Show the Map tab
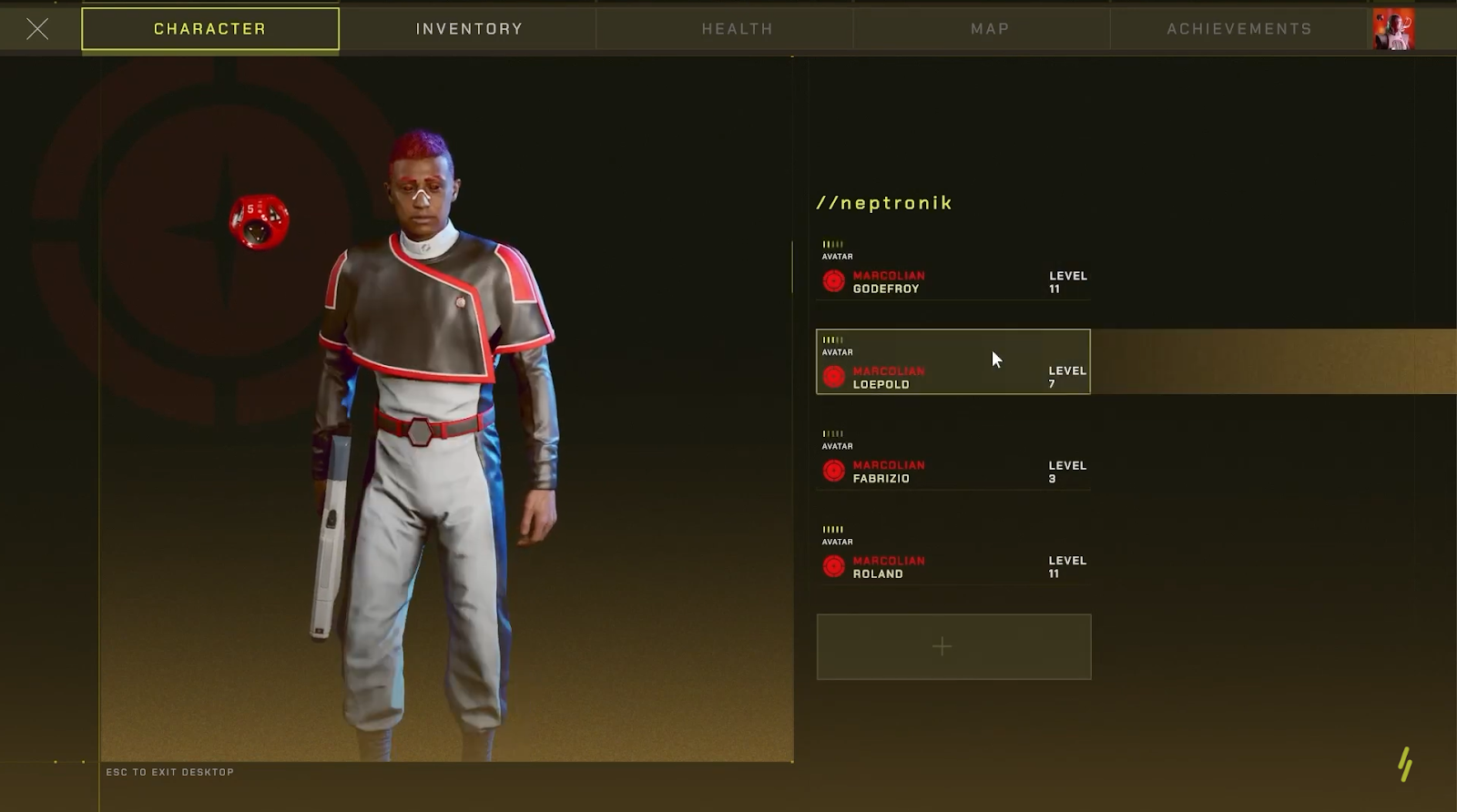Screen dimensions: 1457x812 990,29
